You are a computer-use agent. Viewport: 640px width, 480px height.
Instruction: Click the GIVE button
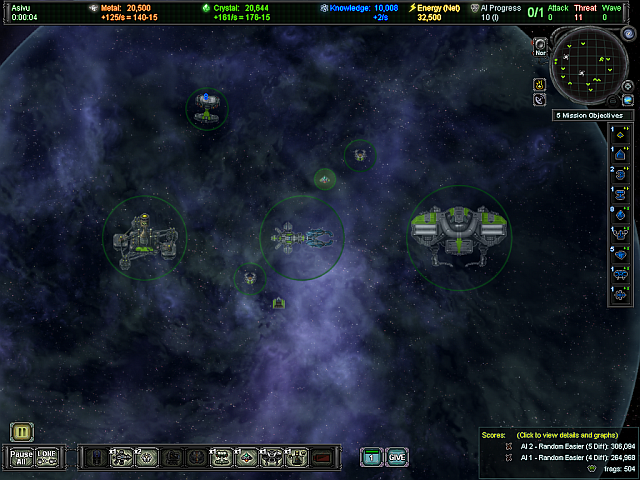pyautogui.click(x=397, y=457)
